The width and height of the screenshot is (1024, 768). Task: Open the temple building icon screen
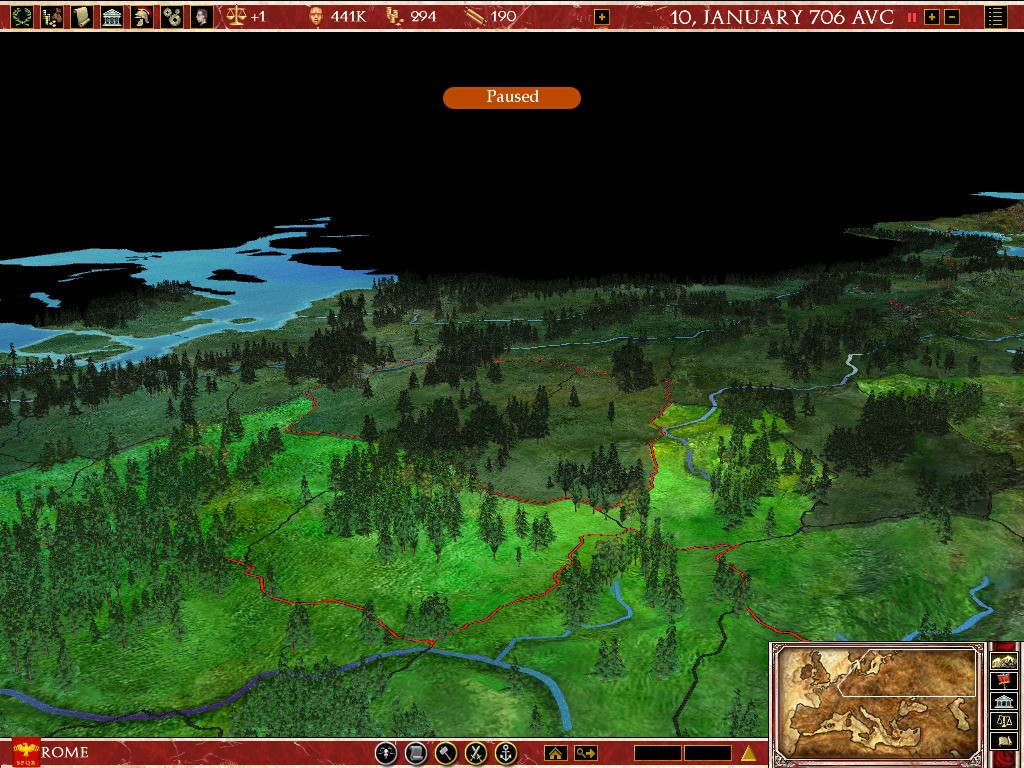112,16
